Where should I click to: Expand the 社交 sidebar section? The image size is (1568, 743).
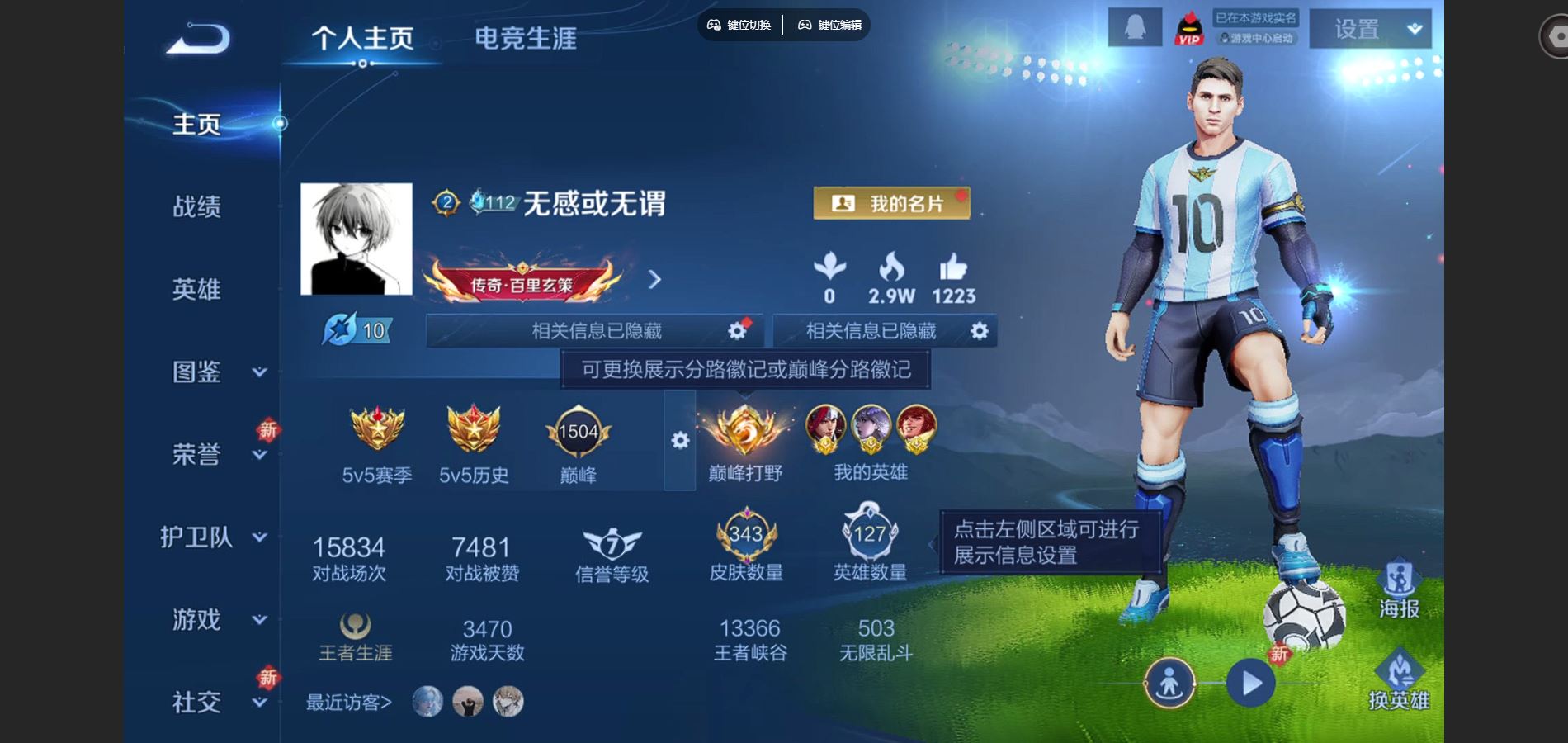[x=196, y=703]
